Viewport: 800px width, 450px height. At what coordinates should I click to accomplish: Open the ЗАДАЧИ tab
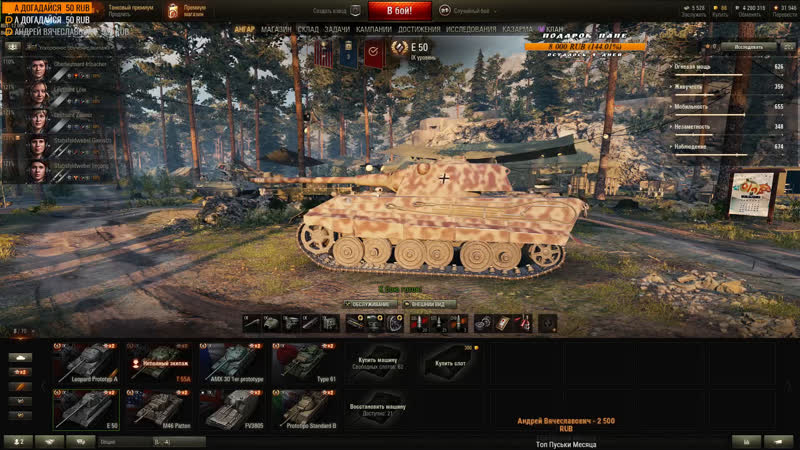(x=338, y=29)
